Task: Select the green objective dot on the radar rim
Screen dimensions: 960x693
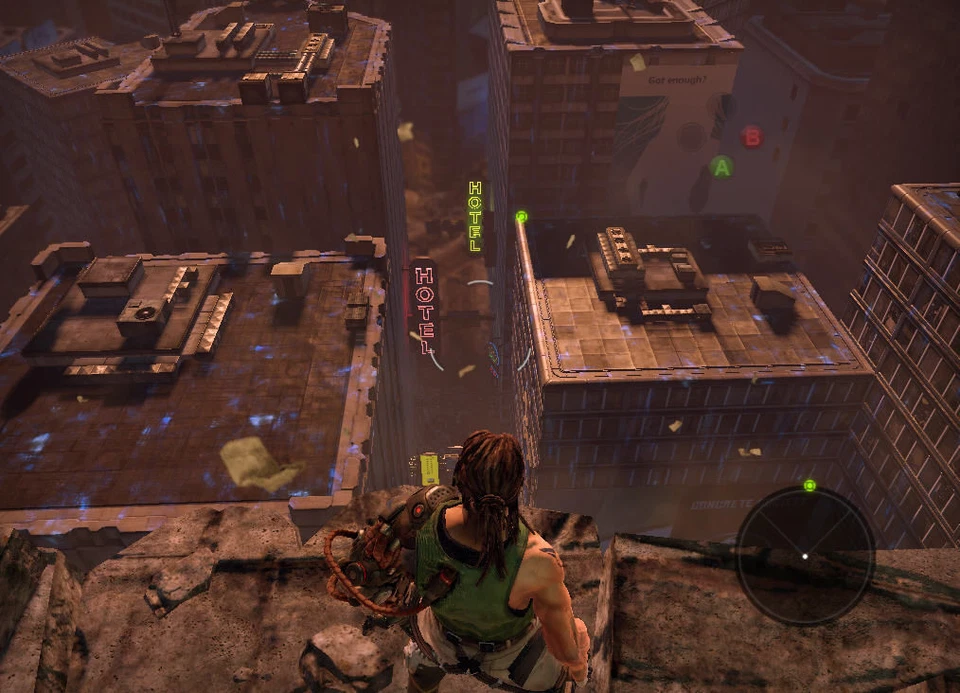Action: 810,486
